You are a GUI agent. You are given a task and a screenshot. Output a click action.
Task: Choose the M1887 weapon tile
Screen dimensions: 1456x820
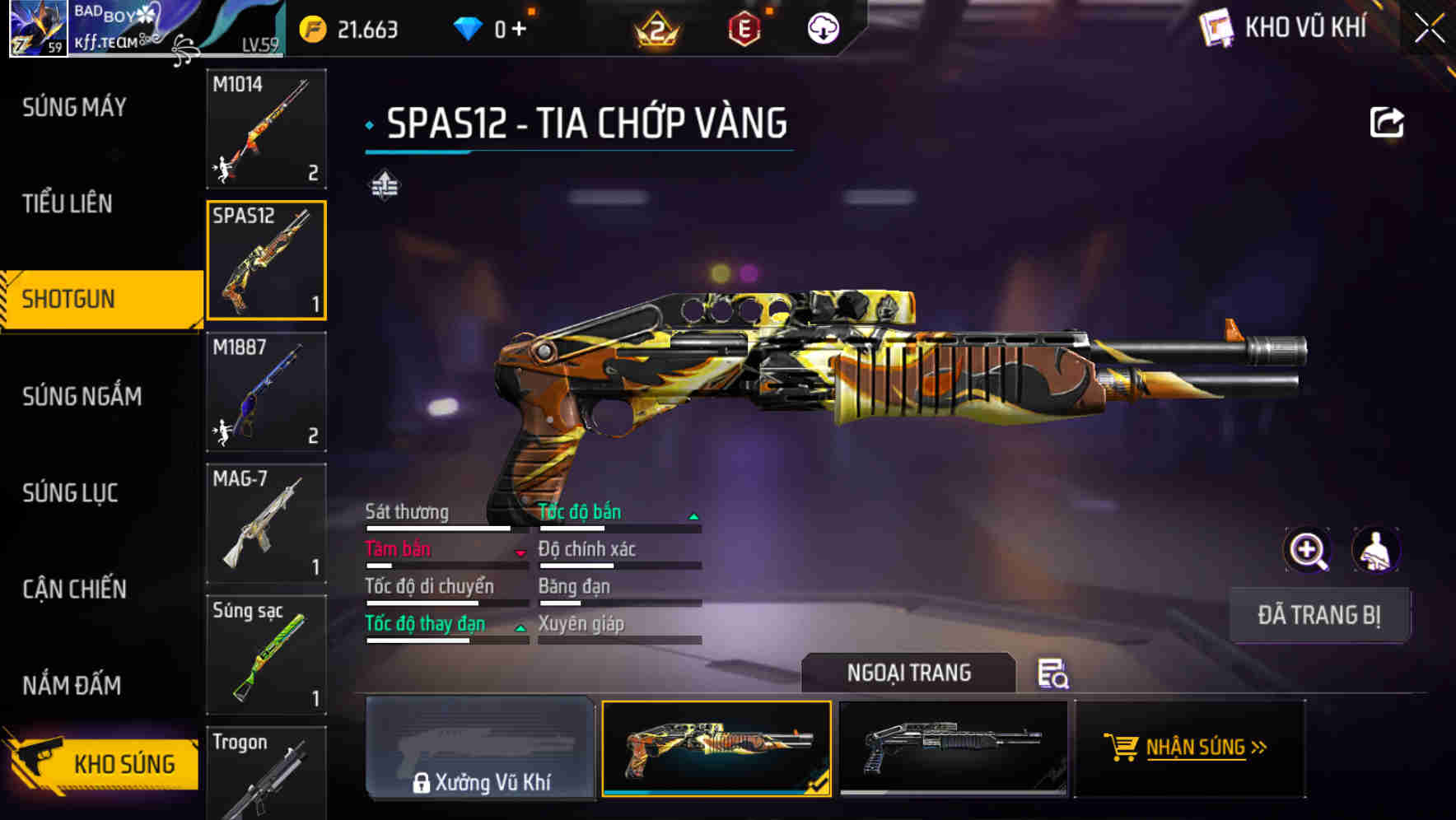(266, 392)
